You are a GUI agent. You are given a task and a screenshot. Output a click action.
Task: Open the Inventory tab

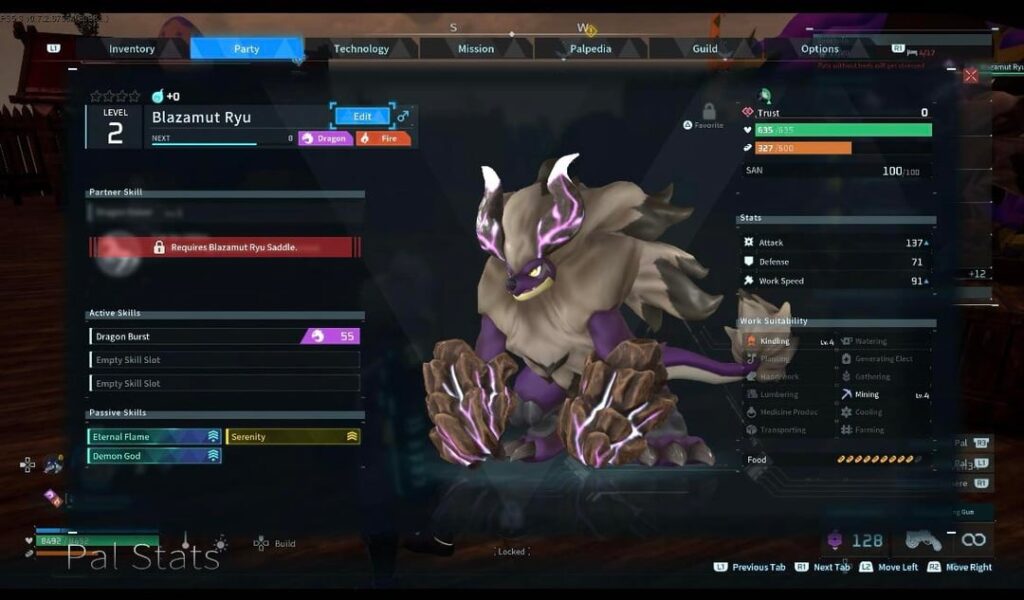tap(132, 49)
